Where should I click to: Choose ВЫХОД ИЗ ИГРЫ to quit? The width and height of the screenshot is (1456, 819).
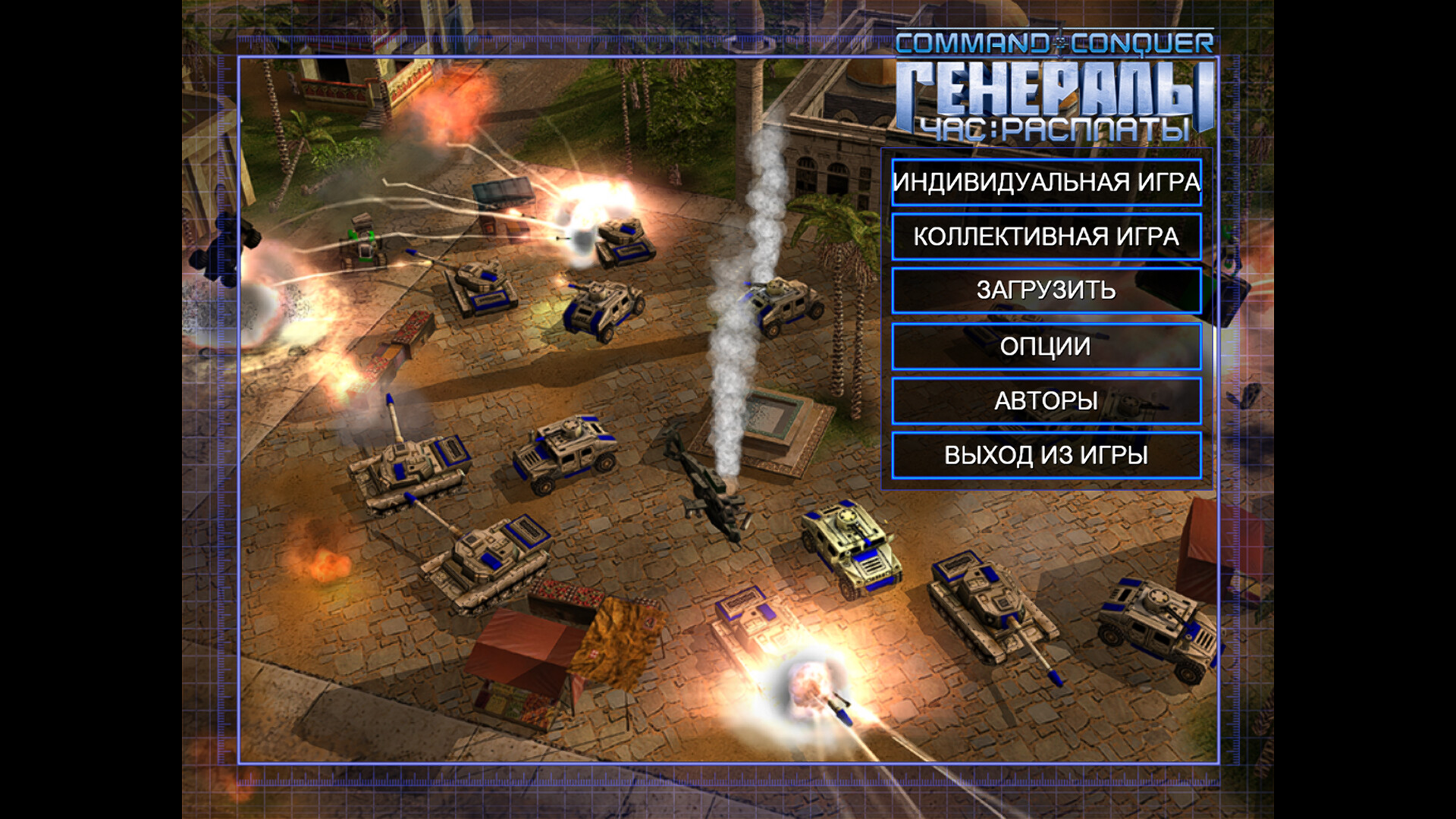[x=1046, y=455]
